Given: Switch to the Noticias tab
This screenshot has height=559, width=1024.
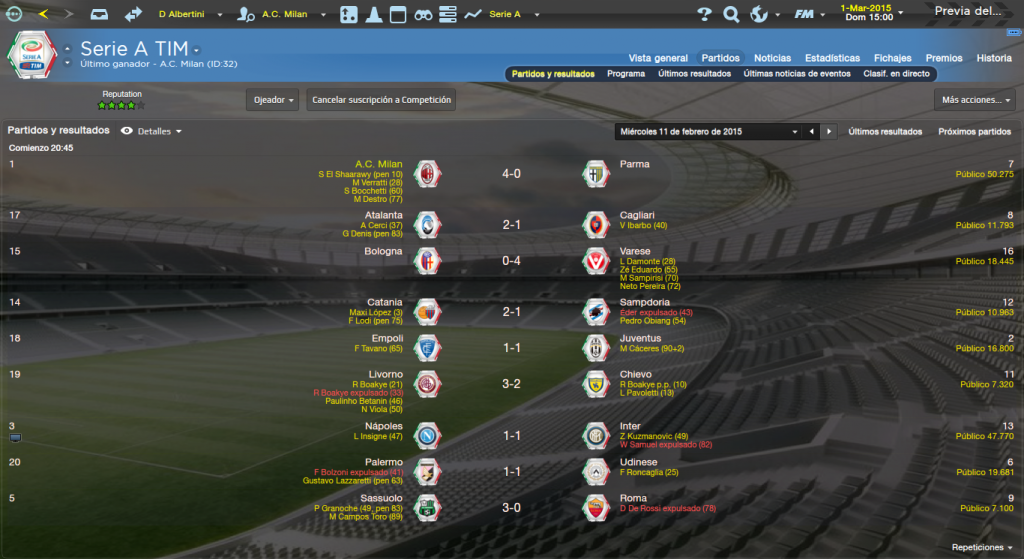Looking at the screenshot, I should 772,58.
